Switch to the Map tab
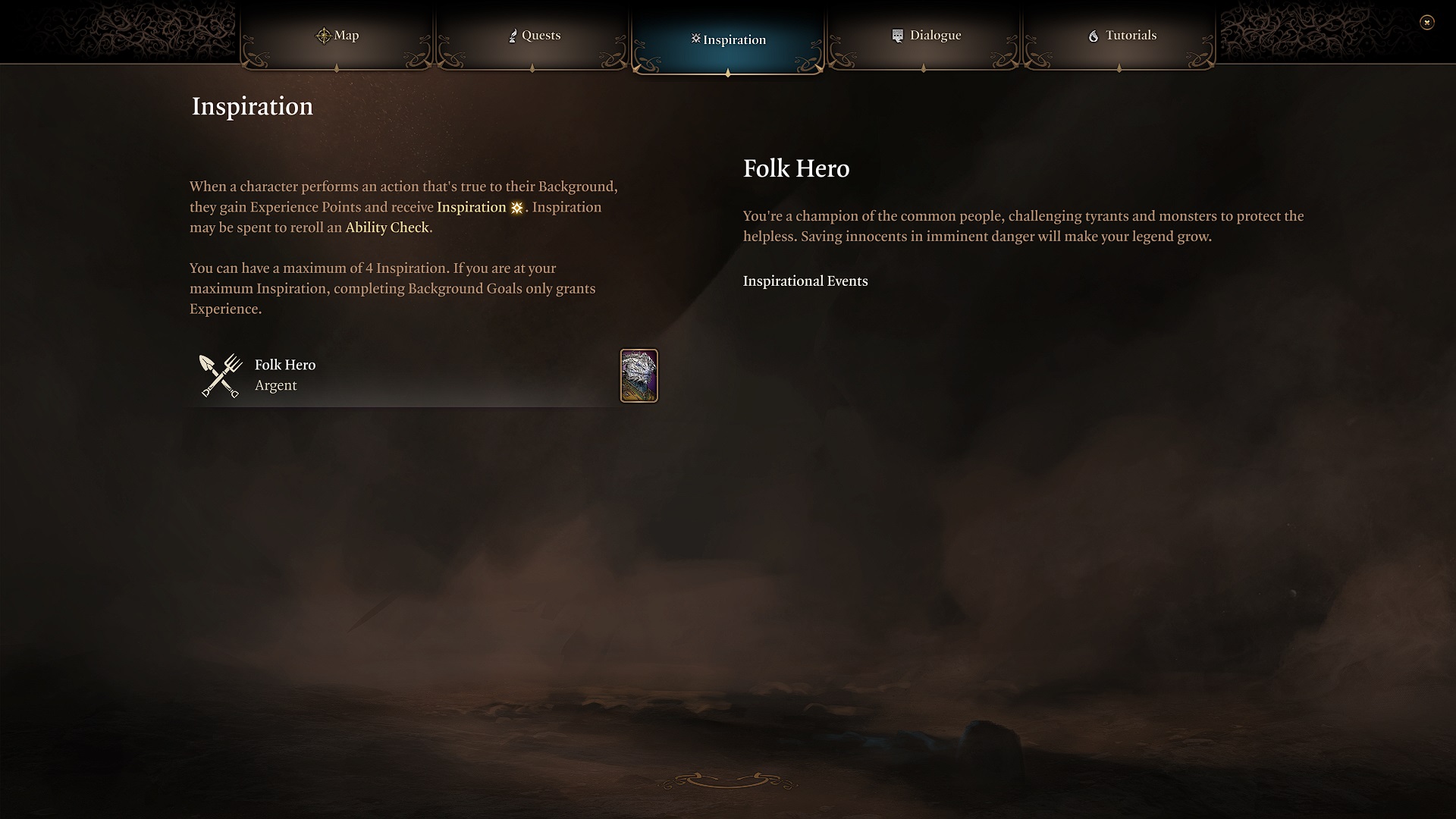 tap(338, 35)
